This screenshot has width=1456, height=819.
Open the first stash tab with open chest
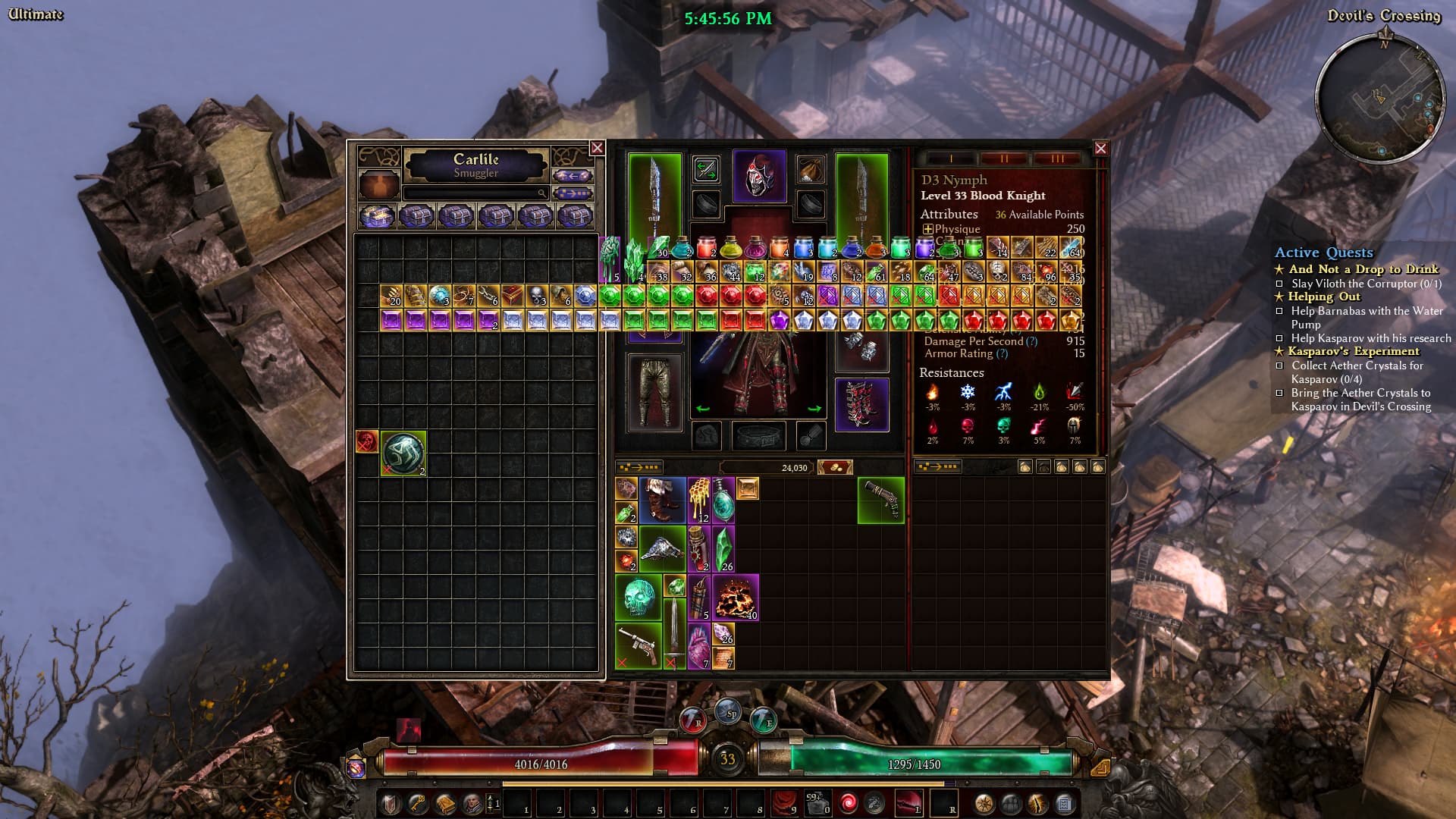click(377, 217)
